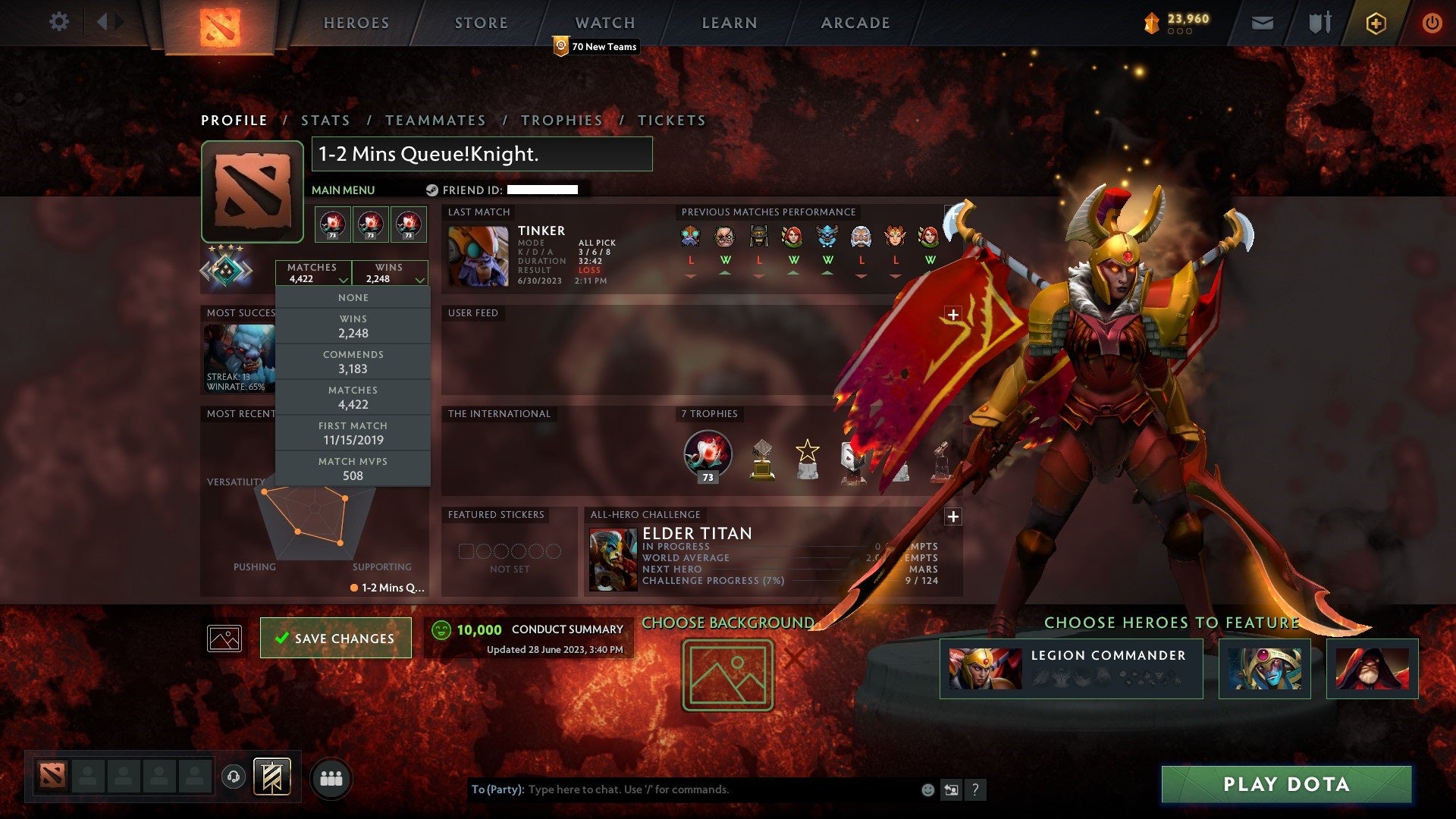Open the settings gear icon
Image resolution: width=1456 pixels, height=819 pixels.
58,22
